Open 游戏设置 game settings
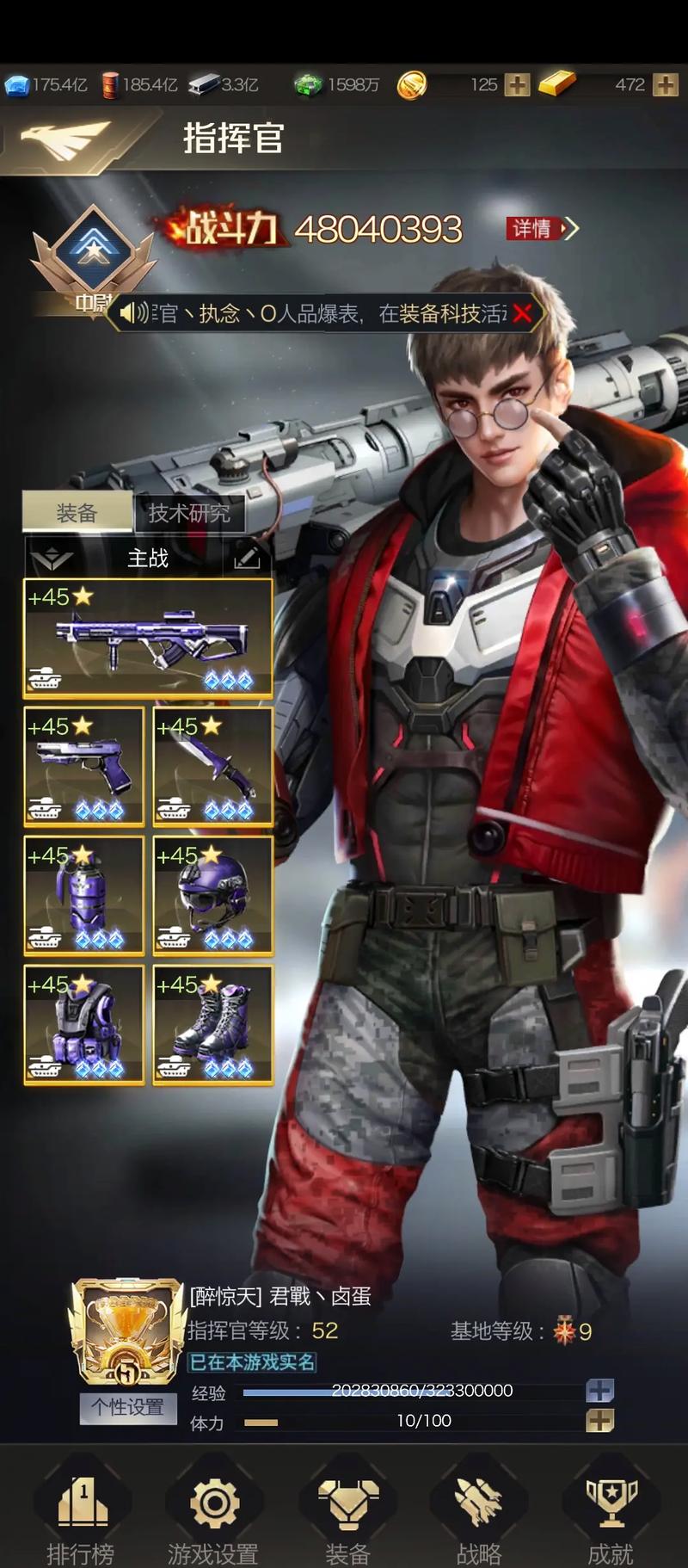The image size is (688, 1568). 213,1516
